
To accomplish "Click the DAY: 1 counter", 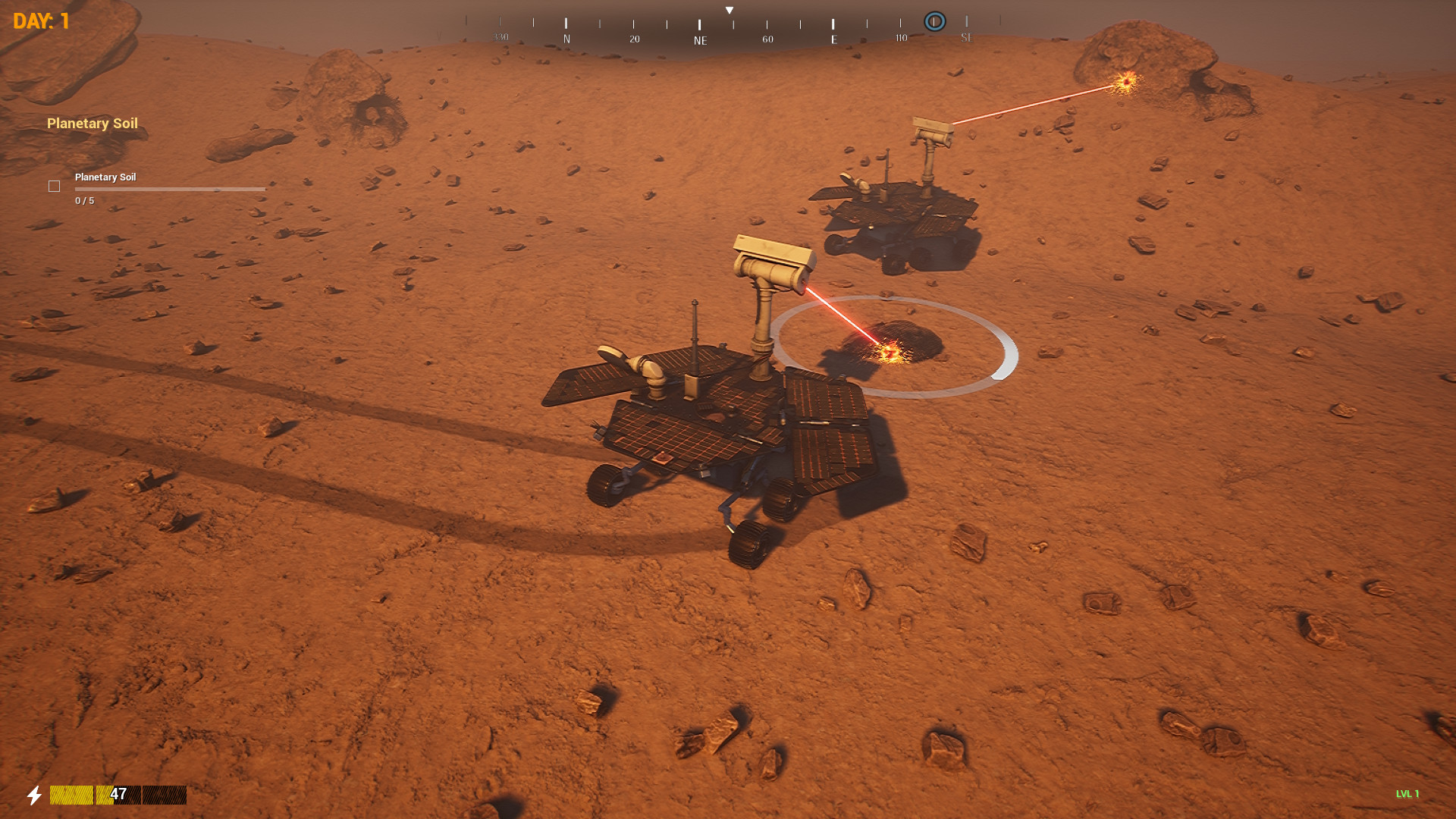I will click(x=40, y=20).
